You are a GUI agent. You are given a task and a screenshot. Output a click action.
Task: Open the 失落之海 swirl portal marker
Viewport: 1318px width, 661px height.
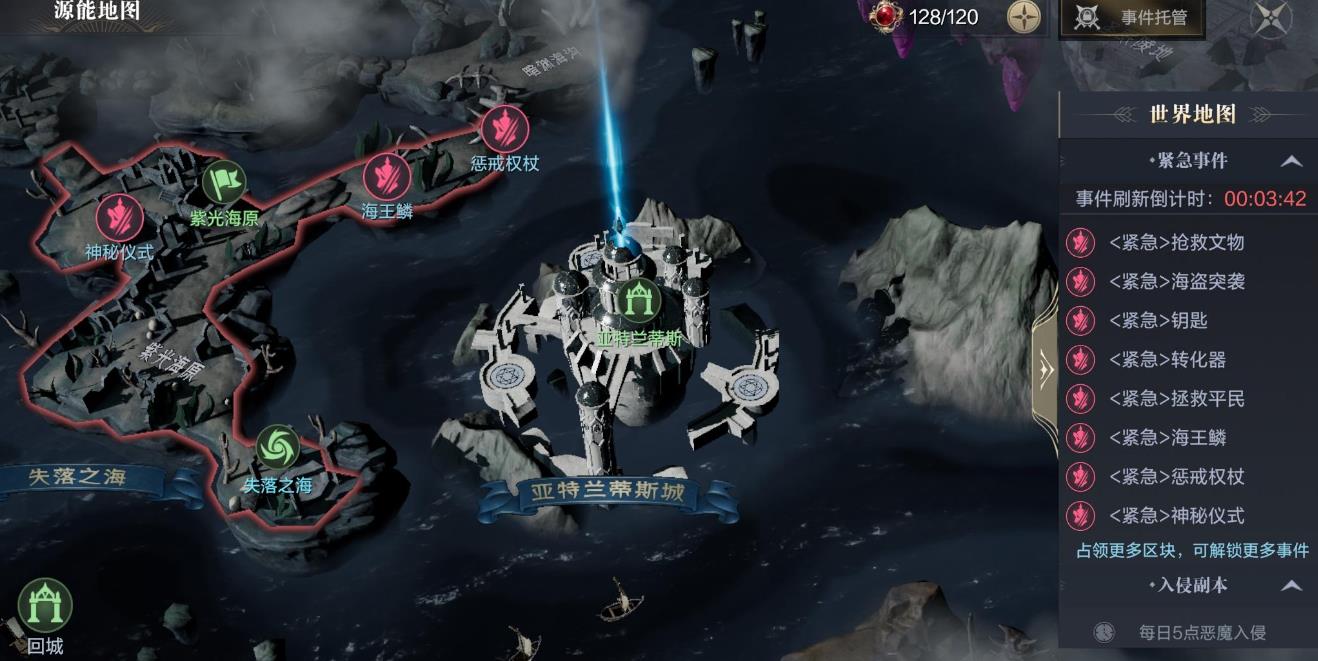click(277, 447)
